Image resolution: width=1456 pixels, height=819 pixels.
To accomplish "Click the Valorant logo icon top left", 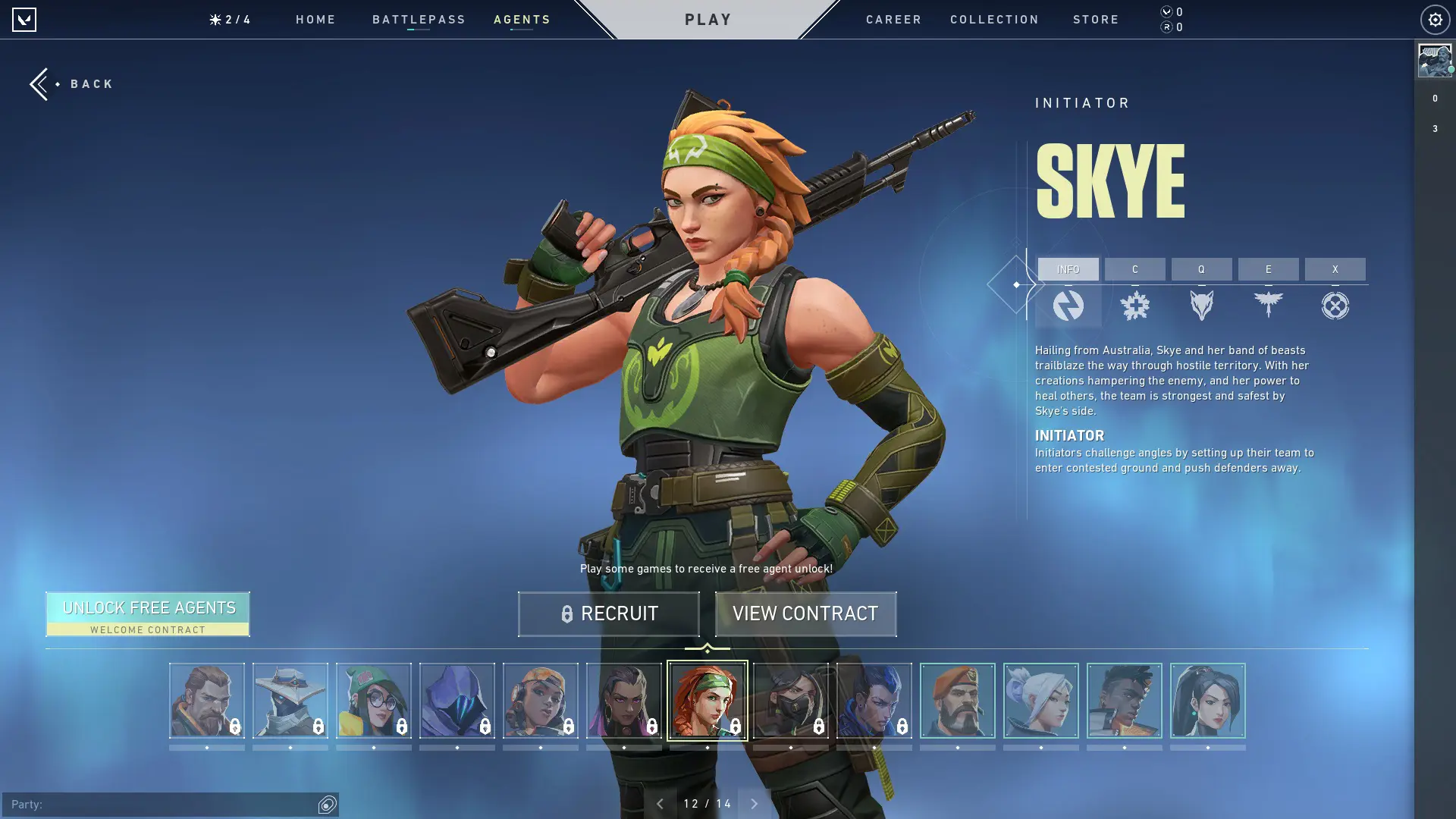I will pyautogui.click(x=25, y=19).
